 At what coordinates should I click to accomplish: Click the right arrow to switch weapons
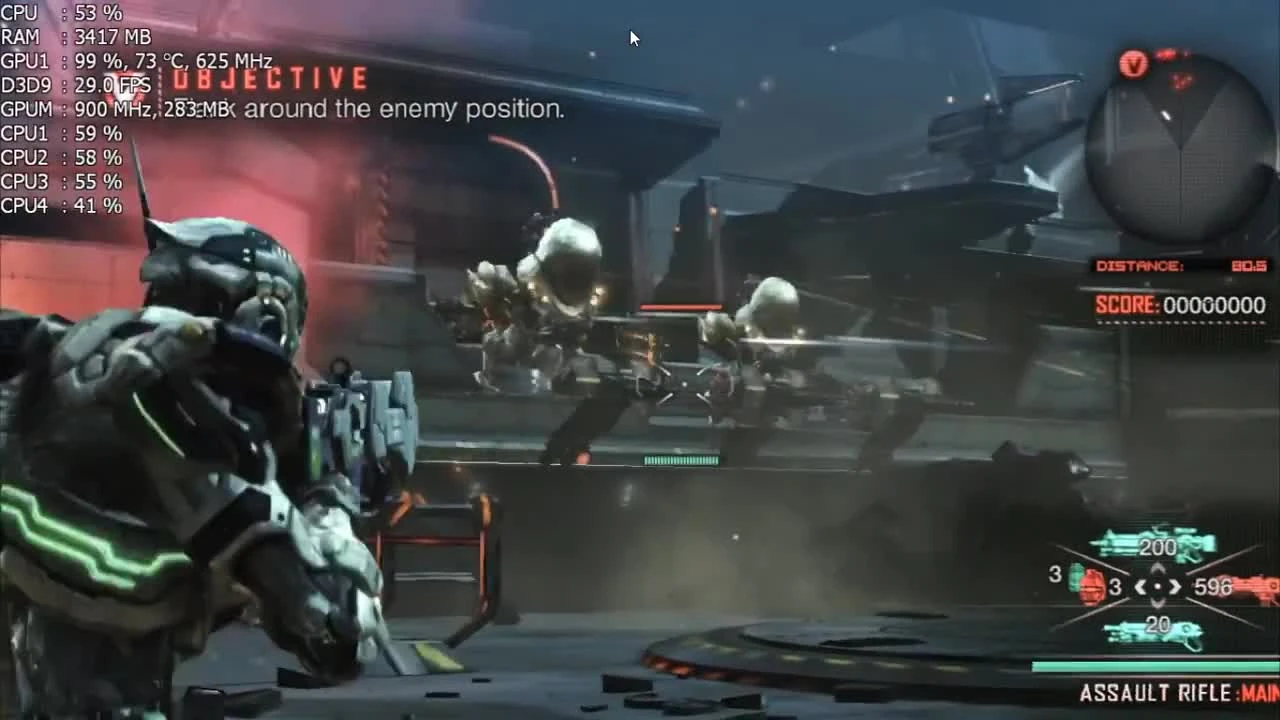(x=1176, y=587)
